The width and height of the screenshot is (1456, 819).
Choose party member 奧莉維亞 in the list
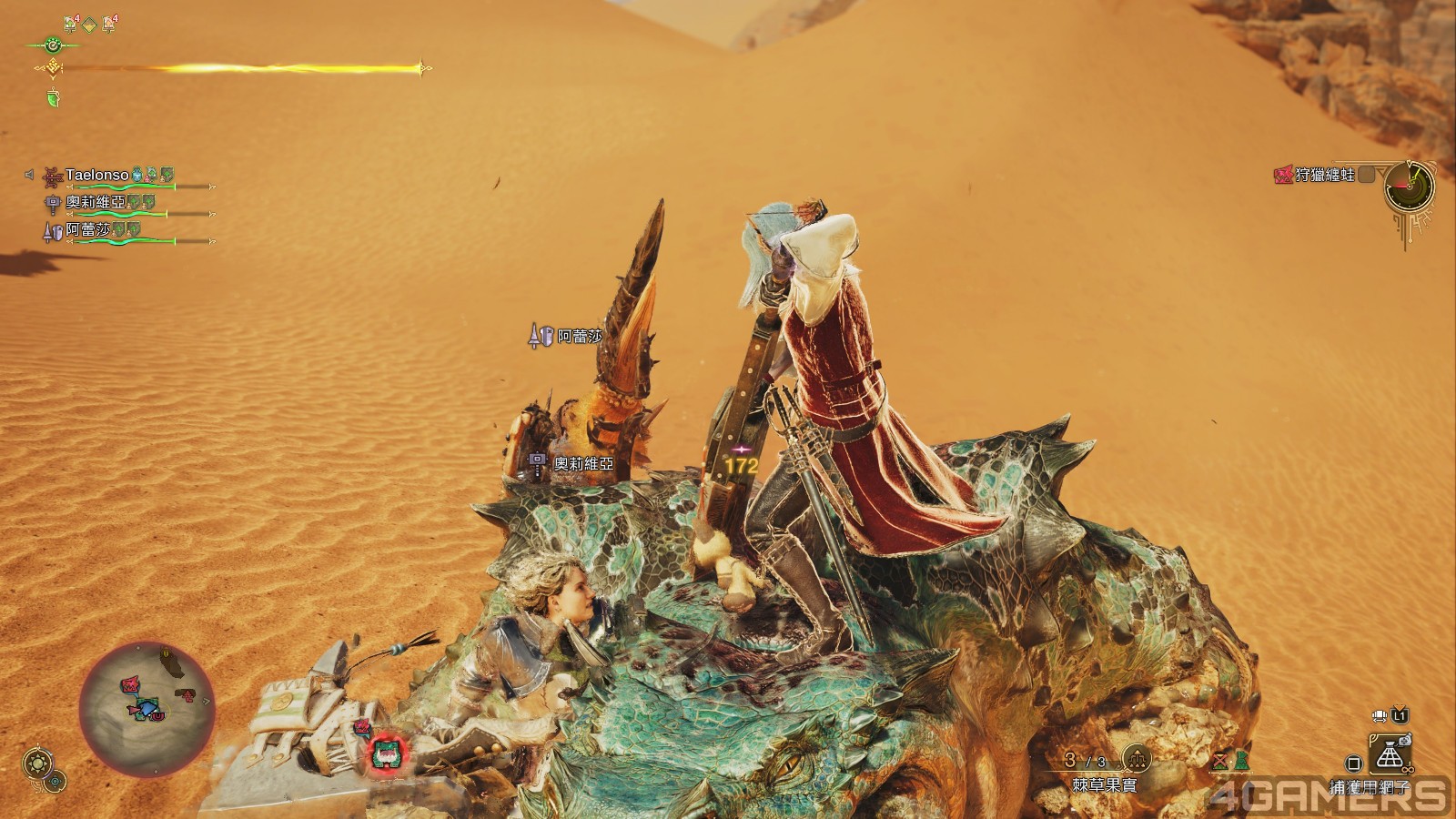click(95, 202)
